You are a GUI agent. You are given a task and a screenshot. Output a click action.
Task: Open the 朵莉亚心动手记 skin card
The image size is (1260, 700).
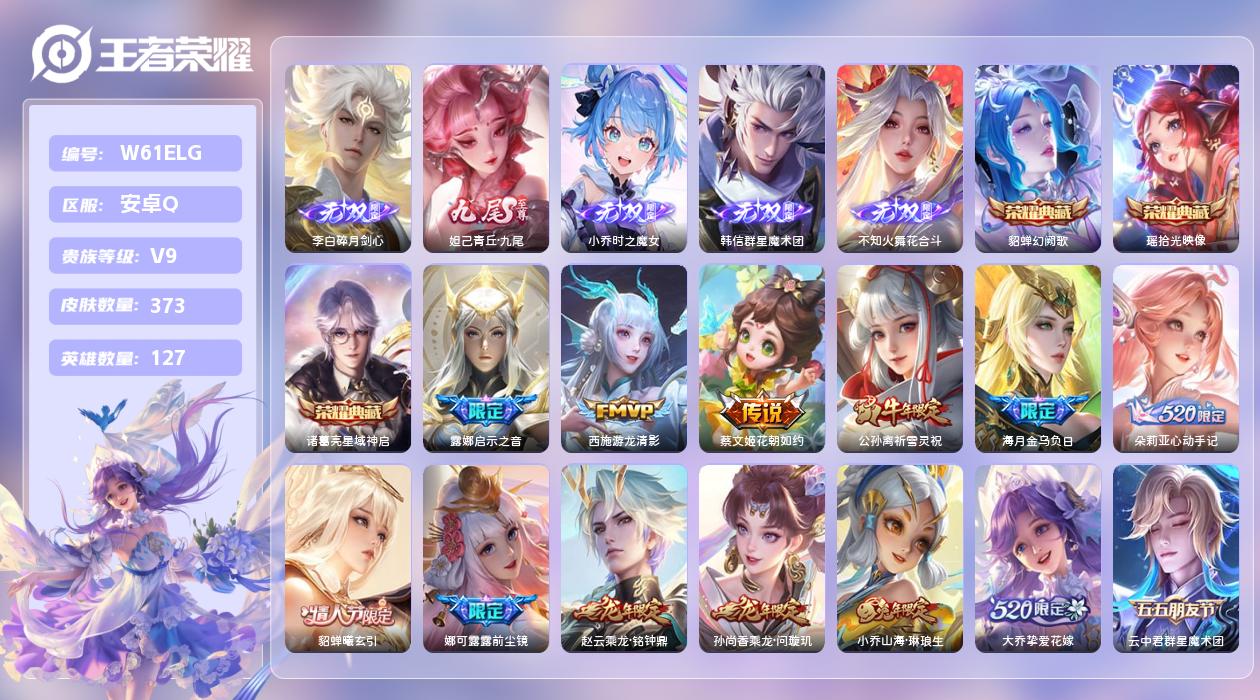[x=1176, y=358]
